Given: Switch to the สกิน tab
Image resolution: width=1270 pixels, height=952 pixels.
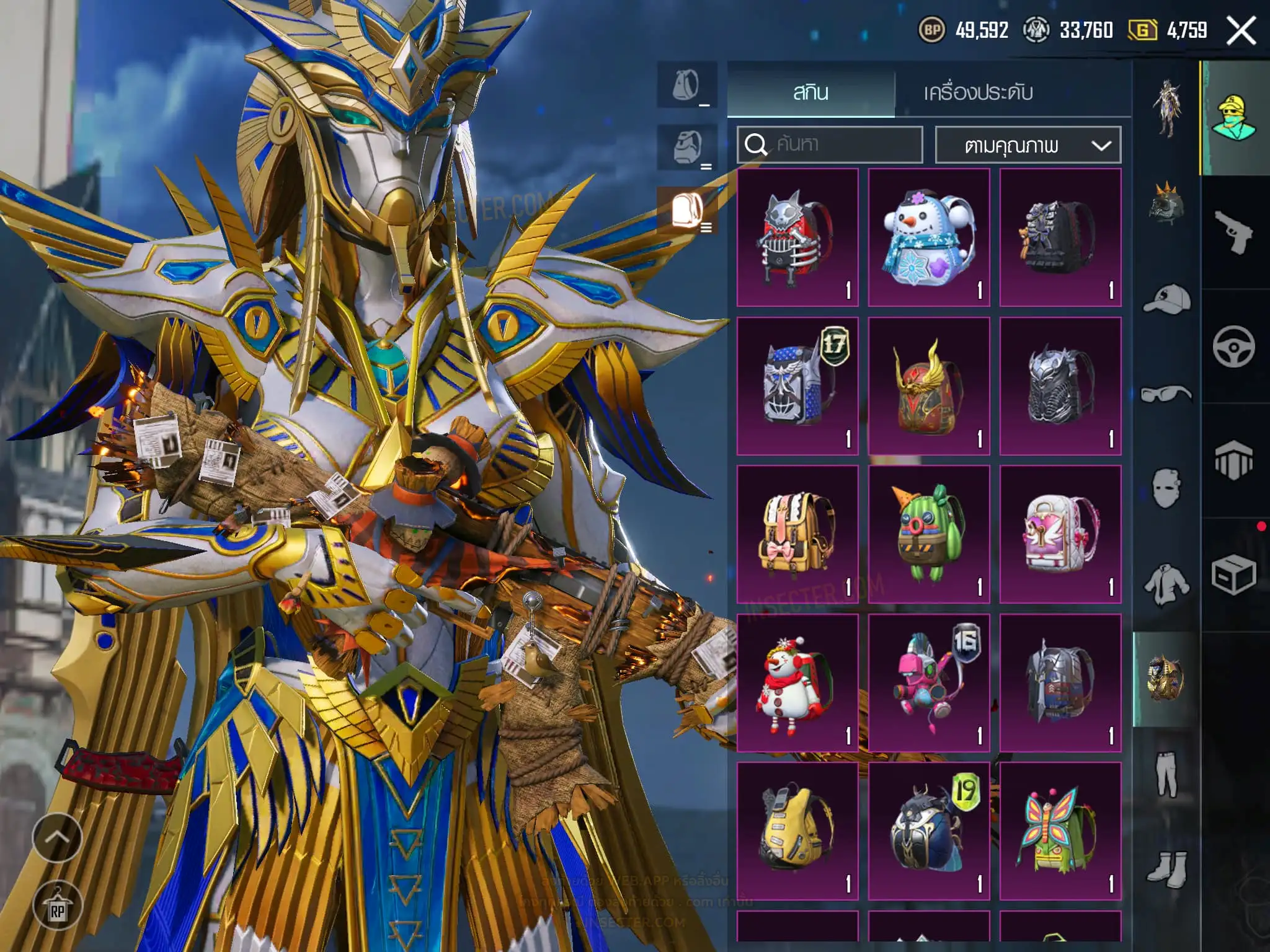Looking at the screenshot, I should [810, 93].
